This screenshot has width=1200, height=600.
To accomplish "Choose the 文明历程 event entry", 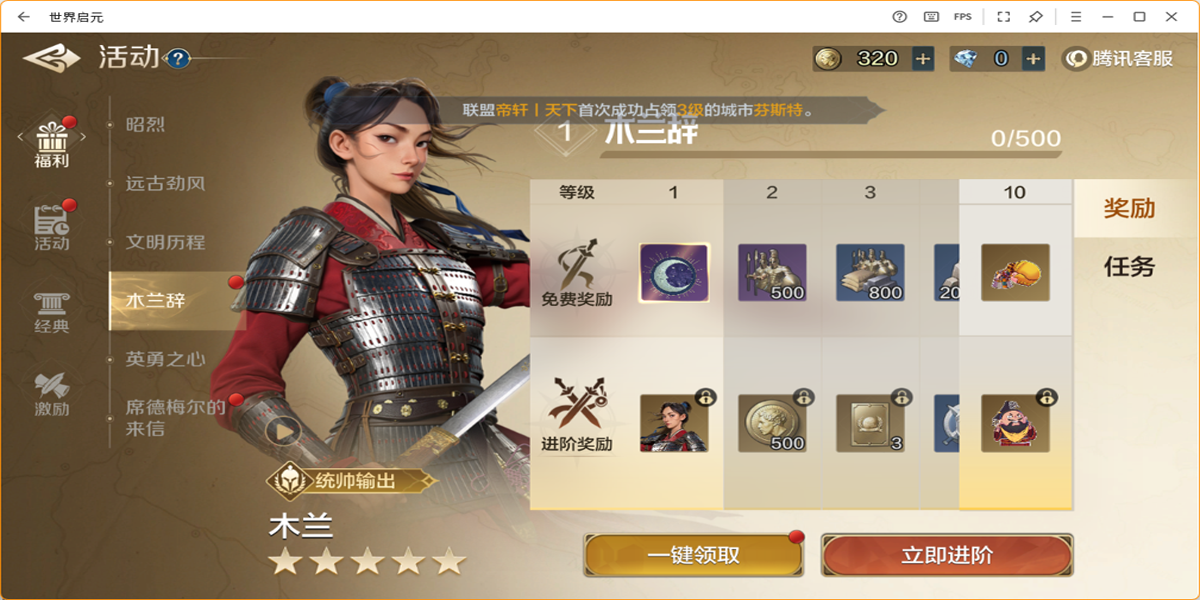I will click(x=165, y=242).
